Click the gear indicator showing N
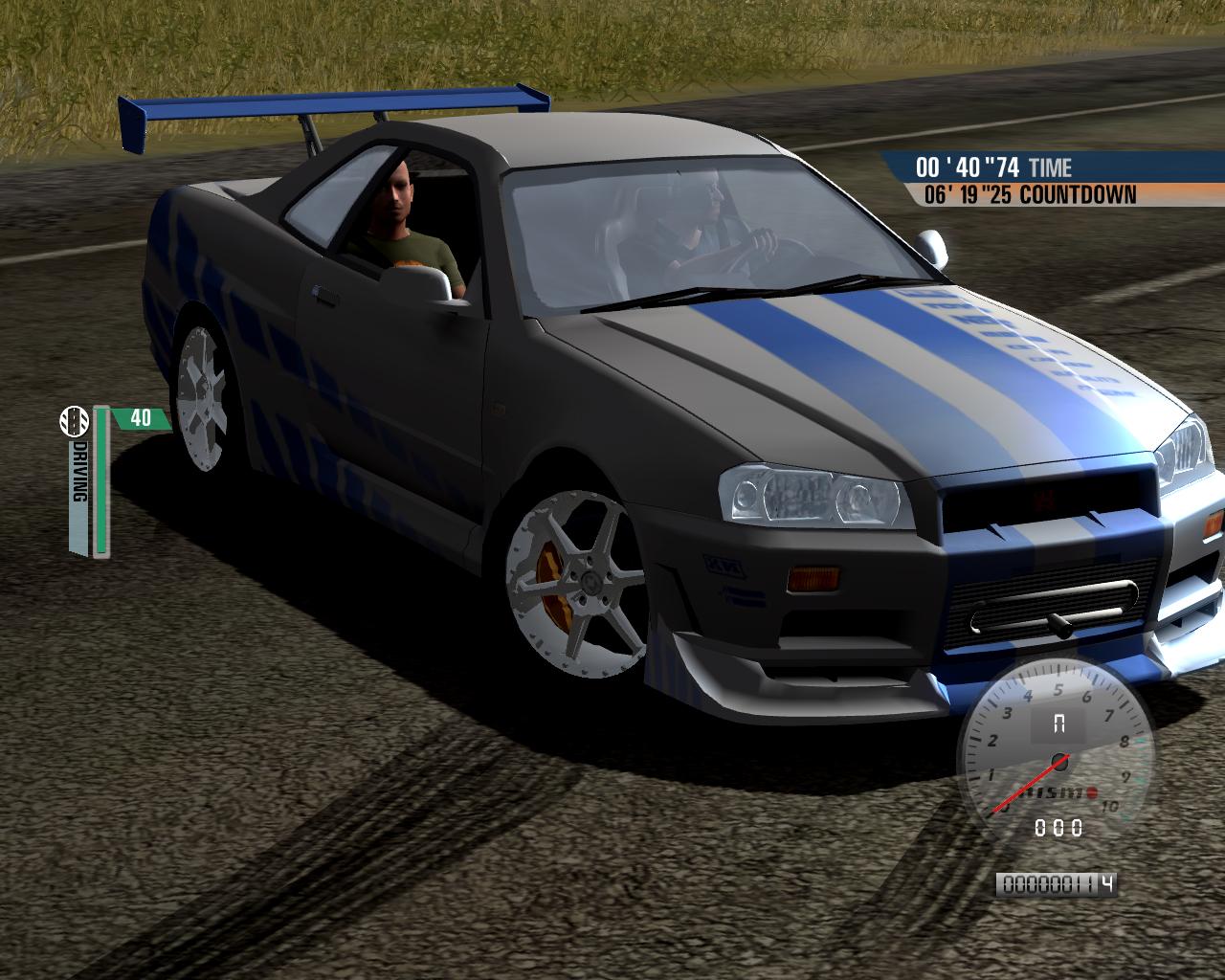The width and height of the screenshot is (1225, 980). tap(1060, 722)
